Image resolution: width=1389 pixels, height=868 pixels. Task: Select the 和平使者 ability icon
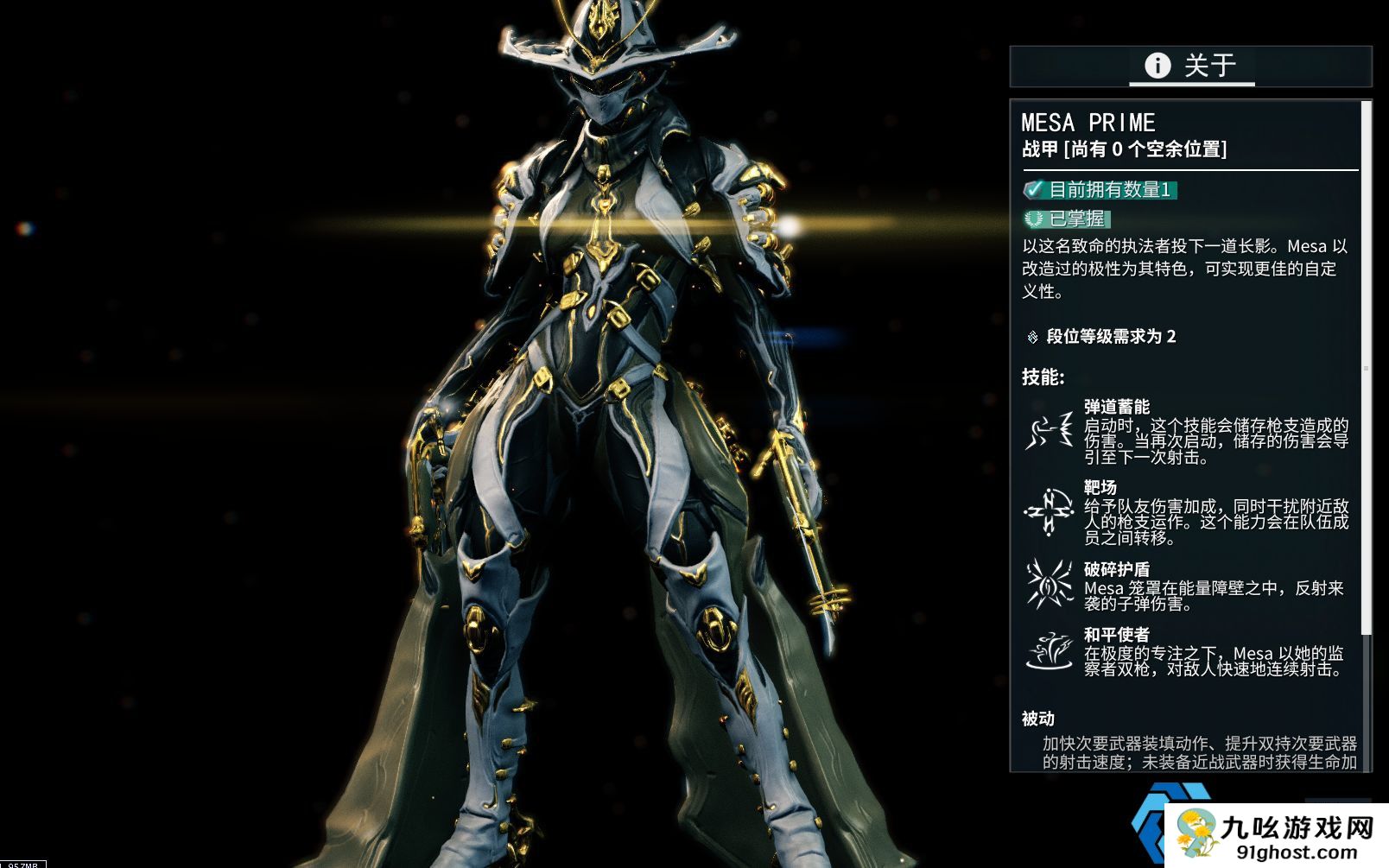1049,650
